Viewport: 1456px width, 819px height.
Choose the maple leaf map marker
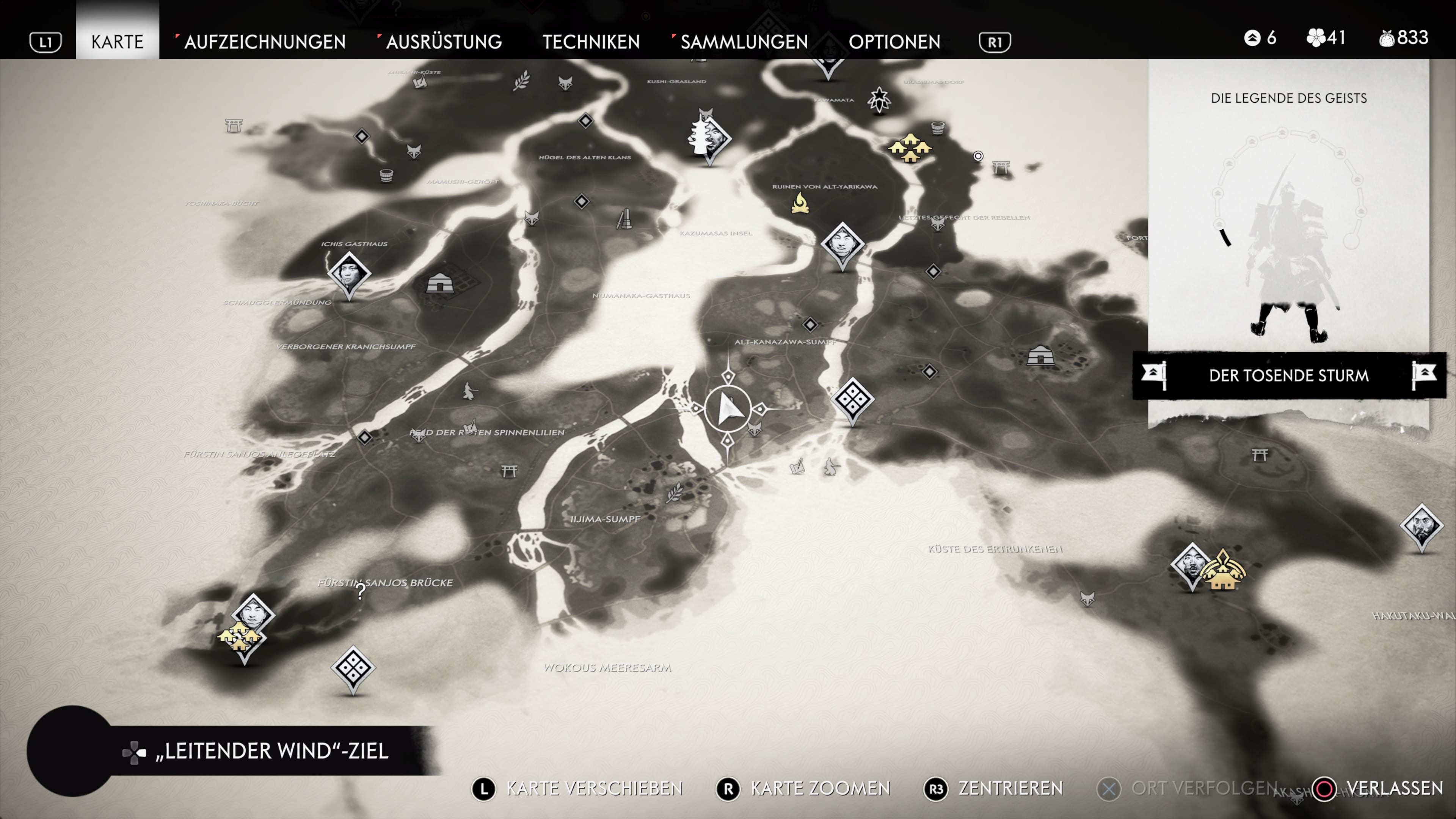[880, 100]
